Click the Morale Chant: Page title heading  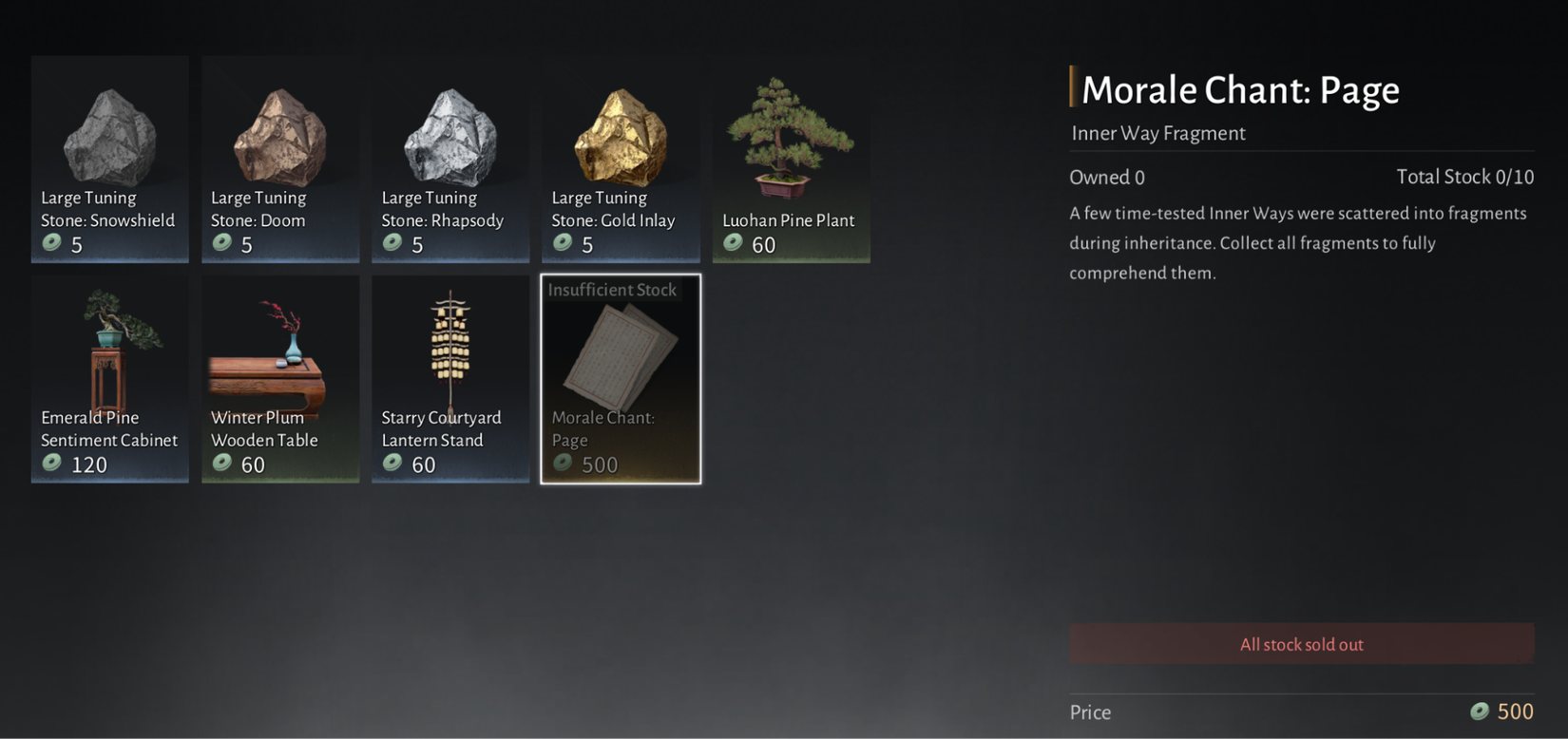(1240, 89)
